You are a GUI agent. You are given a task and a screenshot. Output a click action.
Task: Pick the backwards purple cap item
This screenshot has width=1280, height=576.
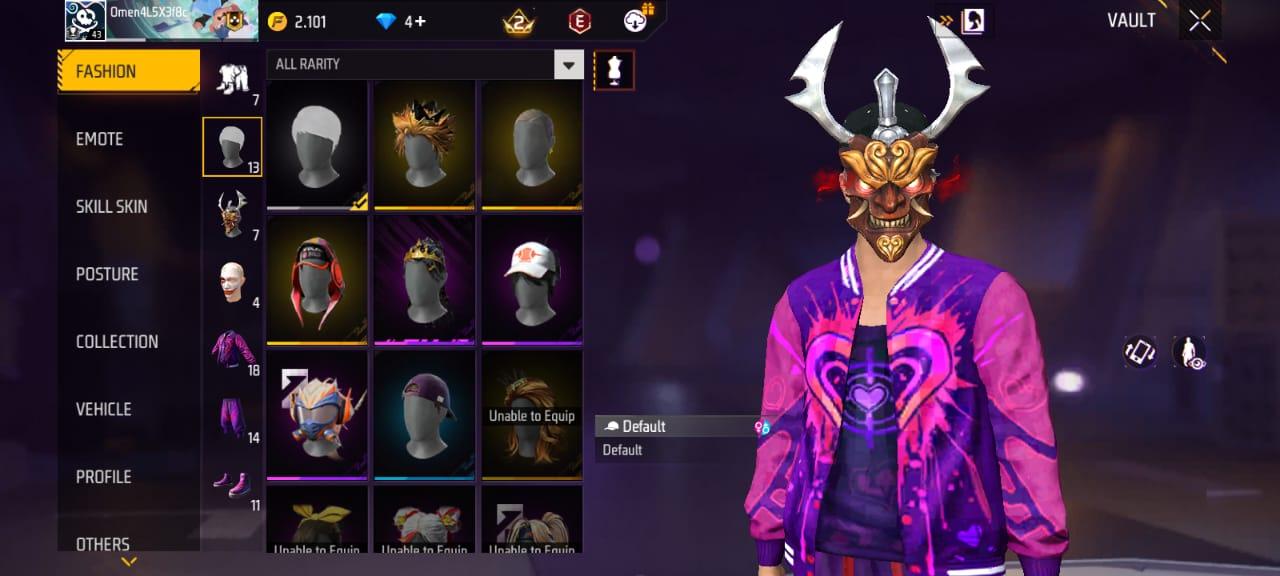(424, 414)
